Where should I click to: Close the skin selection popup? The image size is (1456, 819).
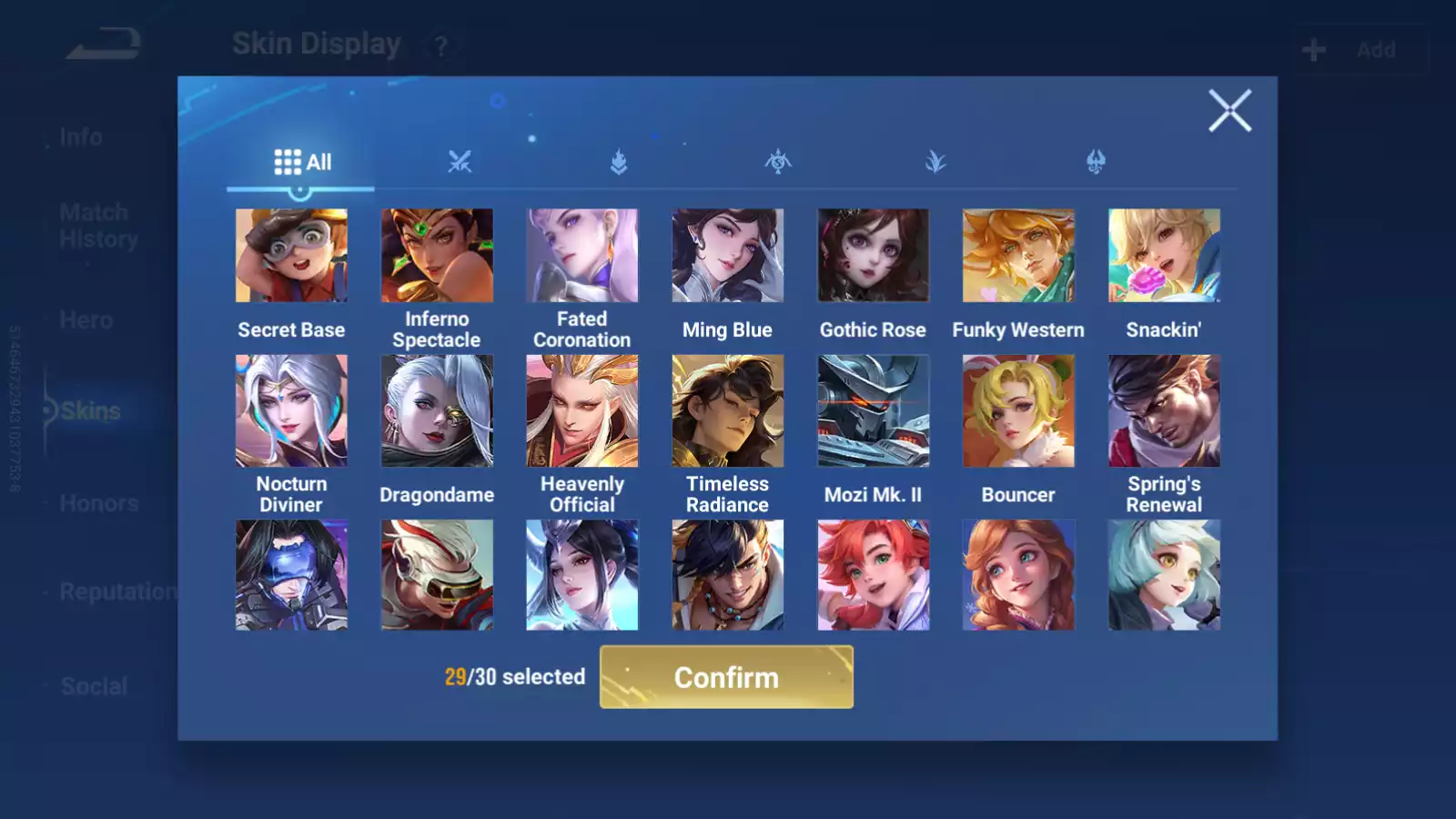1229,111
